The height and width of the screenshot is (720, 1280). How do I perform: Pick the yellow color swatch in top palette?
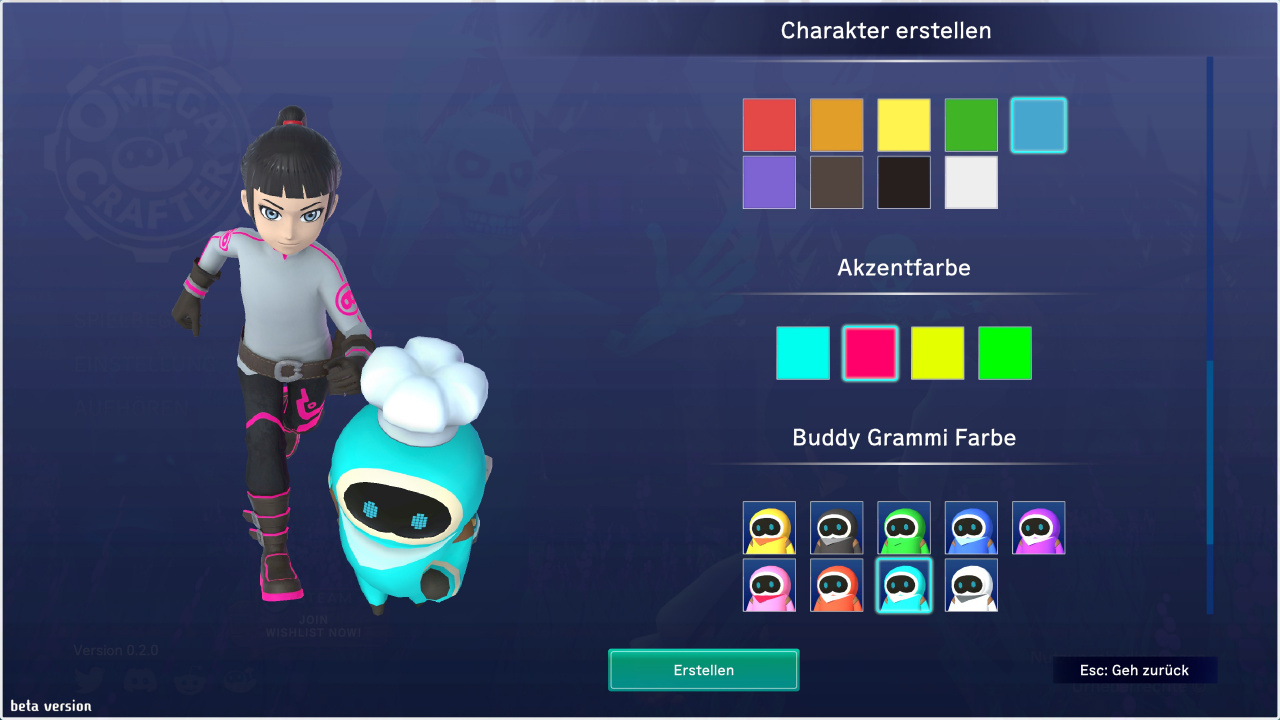coord(904,125)
